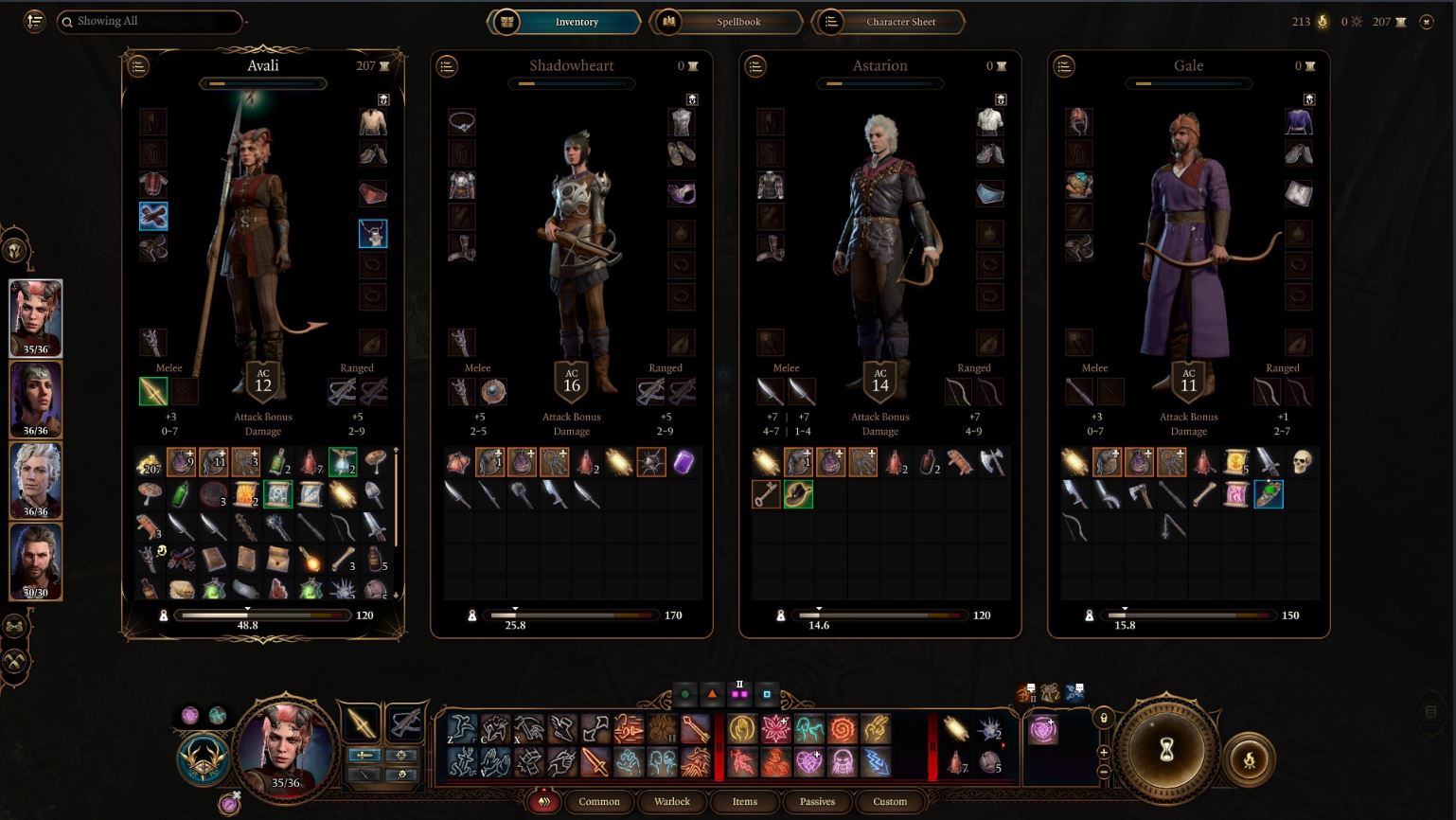Select the Custom hotbar tab

pos(889,801)
